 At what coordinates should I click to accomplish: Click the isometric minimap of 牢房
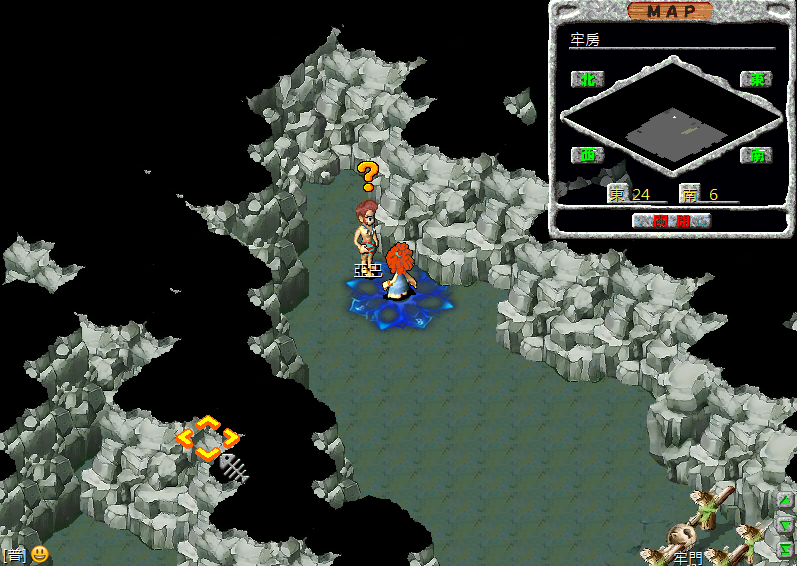(x=670, y=119)
